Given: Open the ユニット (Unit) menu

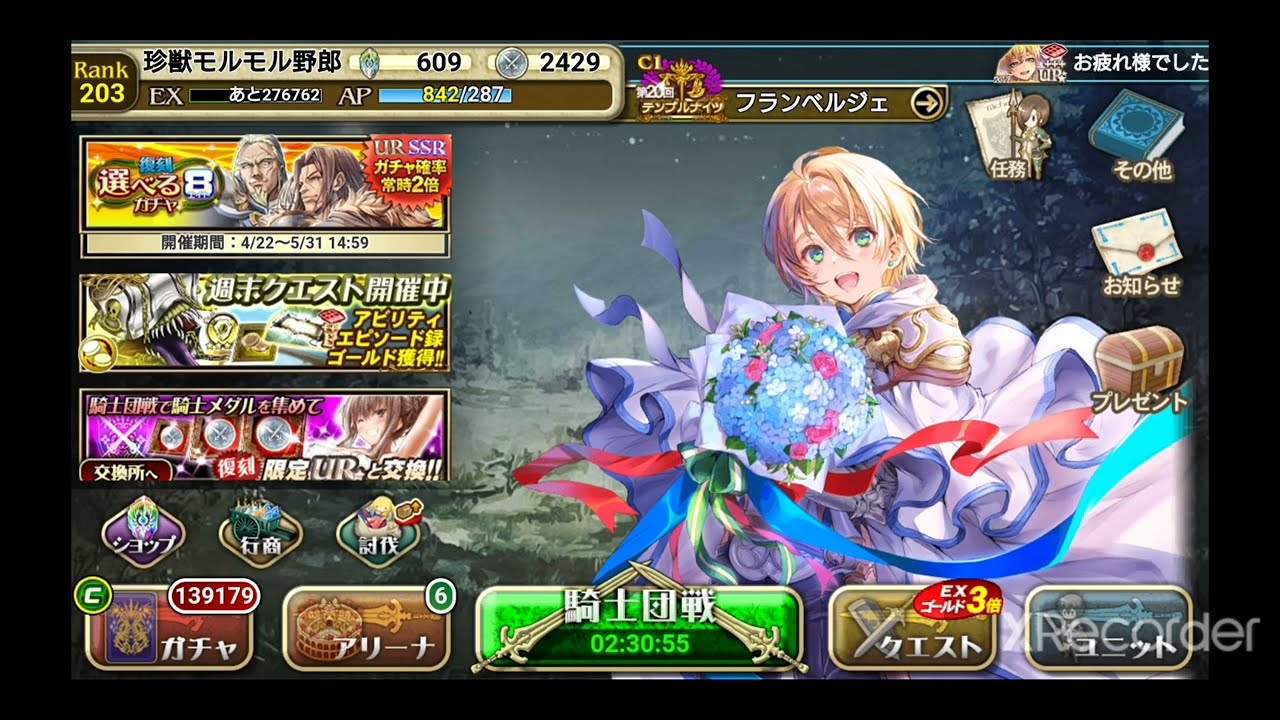Looking at the screenshot, I should pos(1109,630).
